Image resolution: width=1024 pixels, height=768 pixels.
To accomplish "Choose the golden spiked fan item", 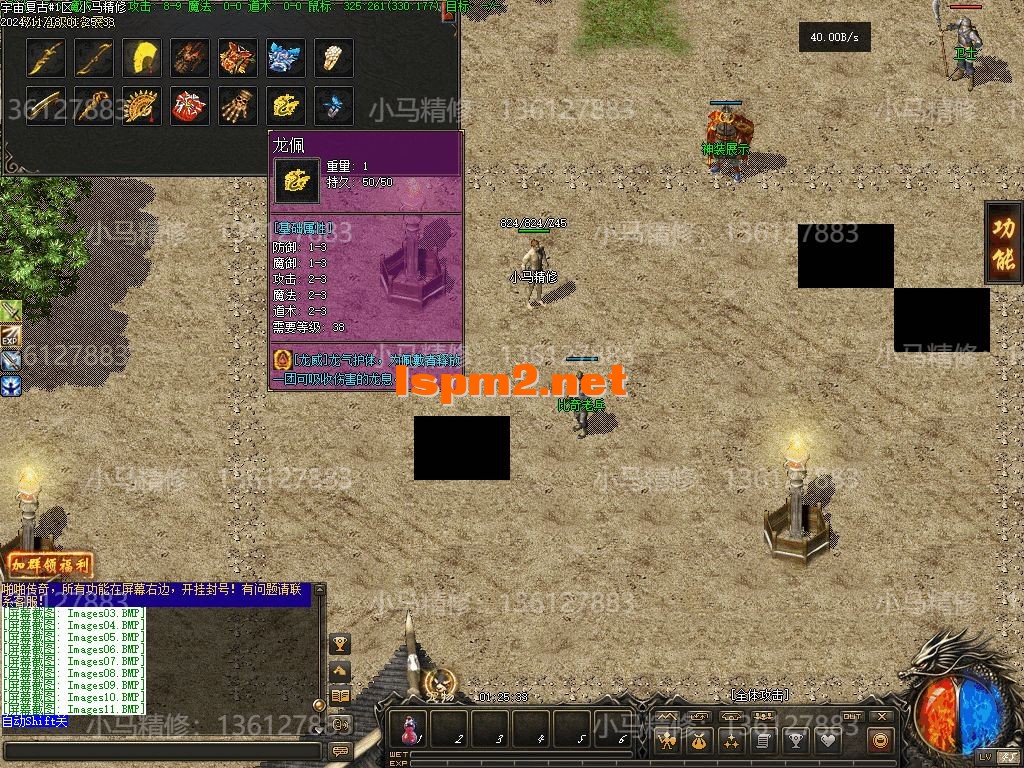I will [x=142, y=104].
